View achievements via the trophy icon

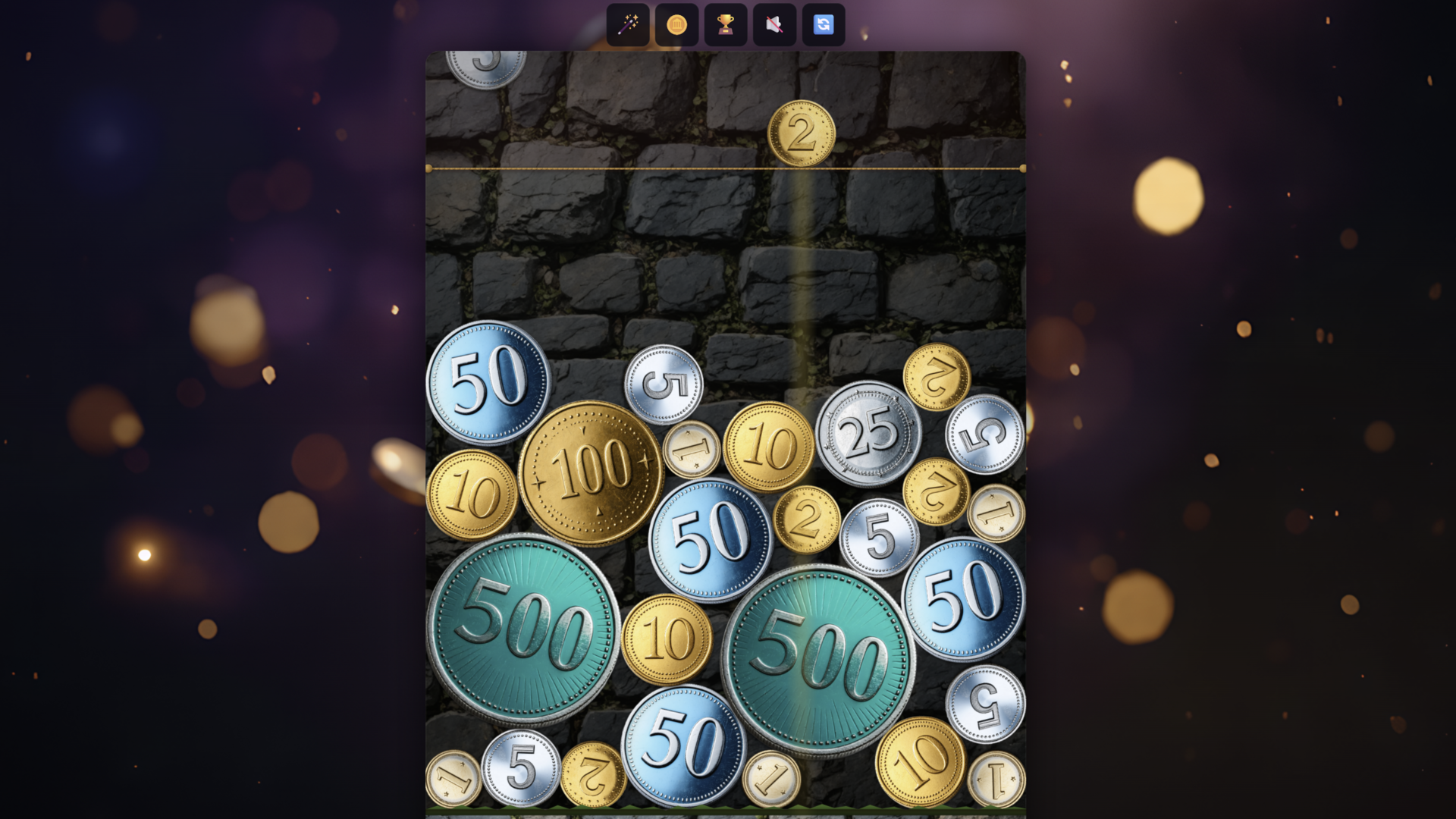click(x=726, y=24)
